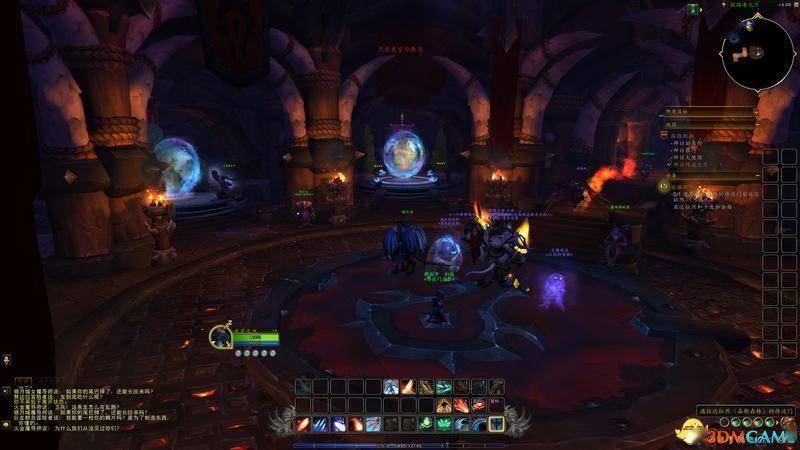Viewport: 800px width, 450px height.
Task: Select the player portrait frame
Action: click(221, 336)
